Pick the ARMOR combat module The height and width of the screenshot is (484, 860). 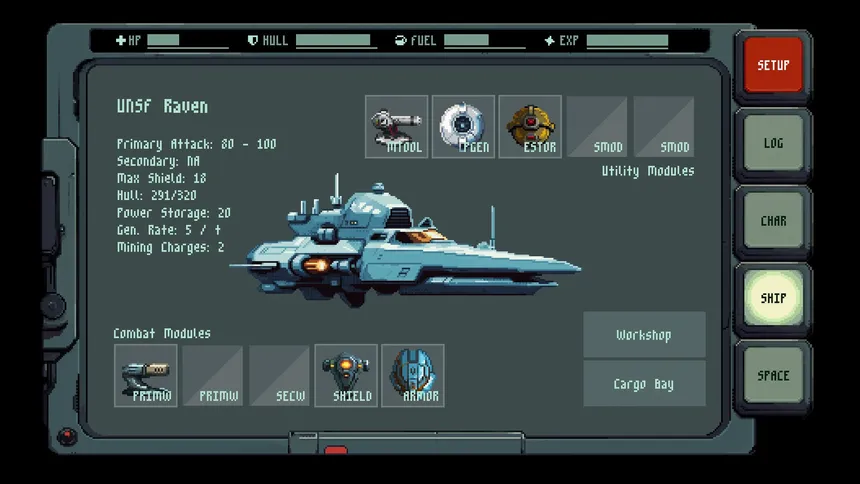(x=413, y=376)
